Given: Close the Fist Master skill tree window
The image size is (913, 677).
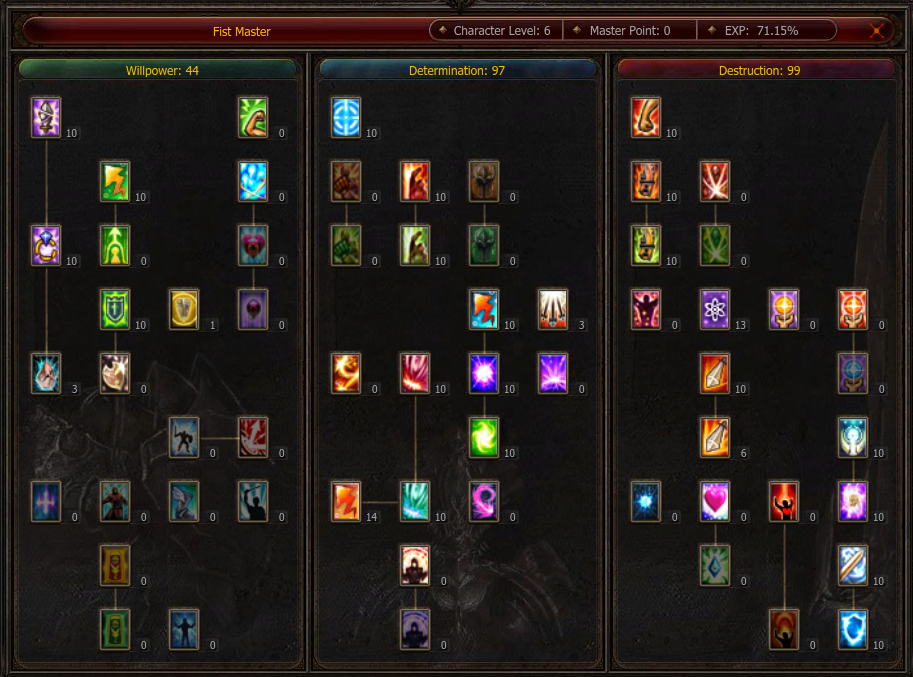Looking at the screenshot, I should coord(877,30).
